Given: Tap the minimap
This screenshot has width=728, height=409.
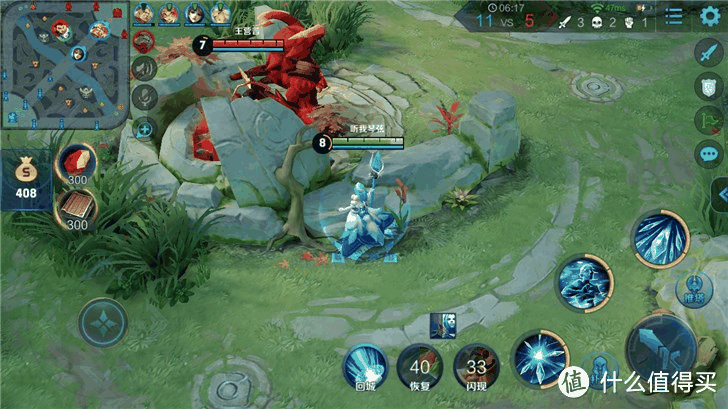Looking at the screenshot, I should coord(64,65).
